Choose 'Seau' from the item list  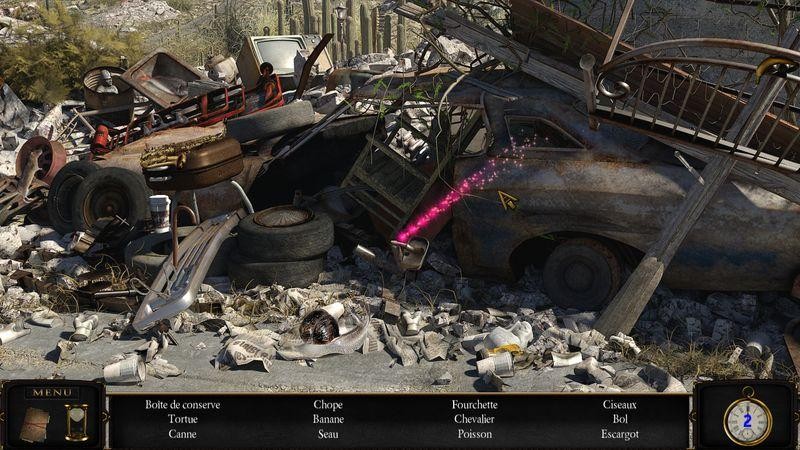coord(328,435)
